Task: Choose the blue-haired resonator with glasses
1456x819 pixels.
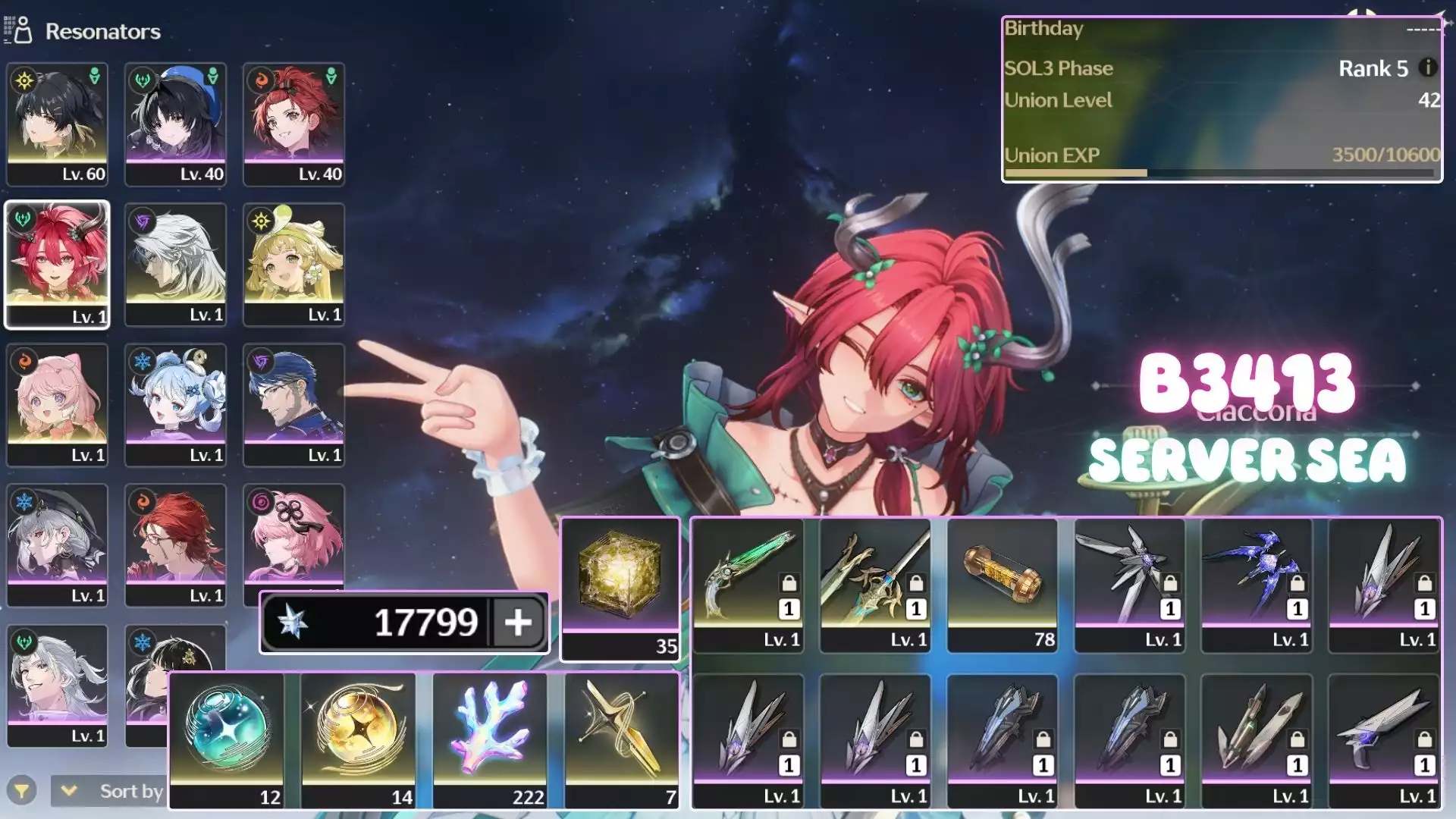Action: 293,404
